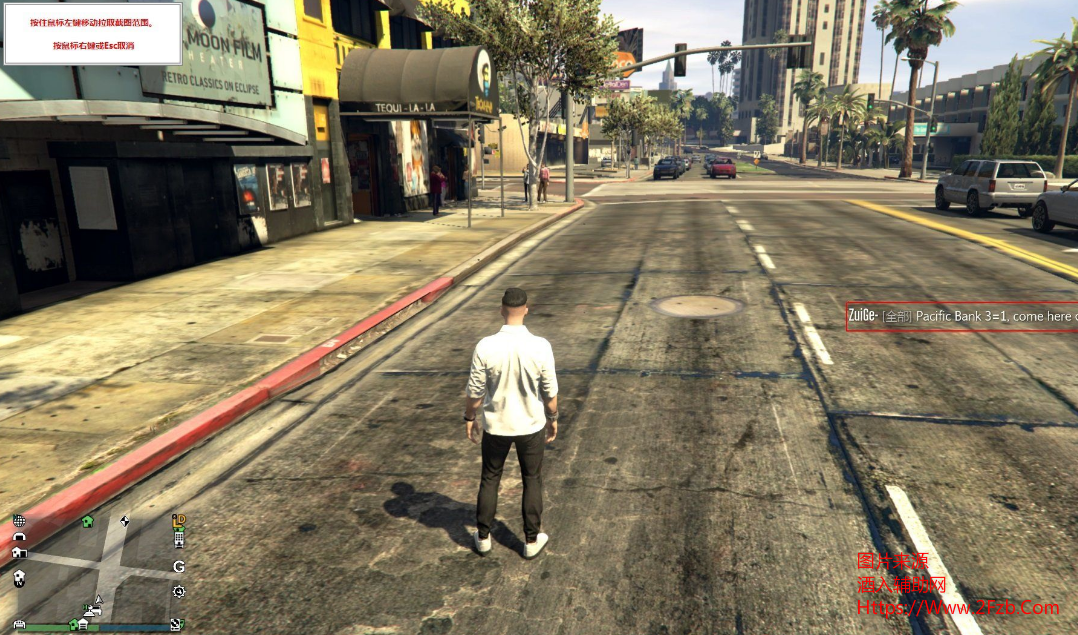
Task: Choose the white "G" marker on the minimap
Action: [x=179, y=566]
